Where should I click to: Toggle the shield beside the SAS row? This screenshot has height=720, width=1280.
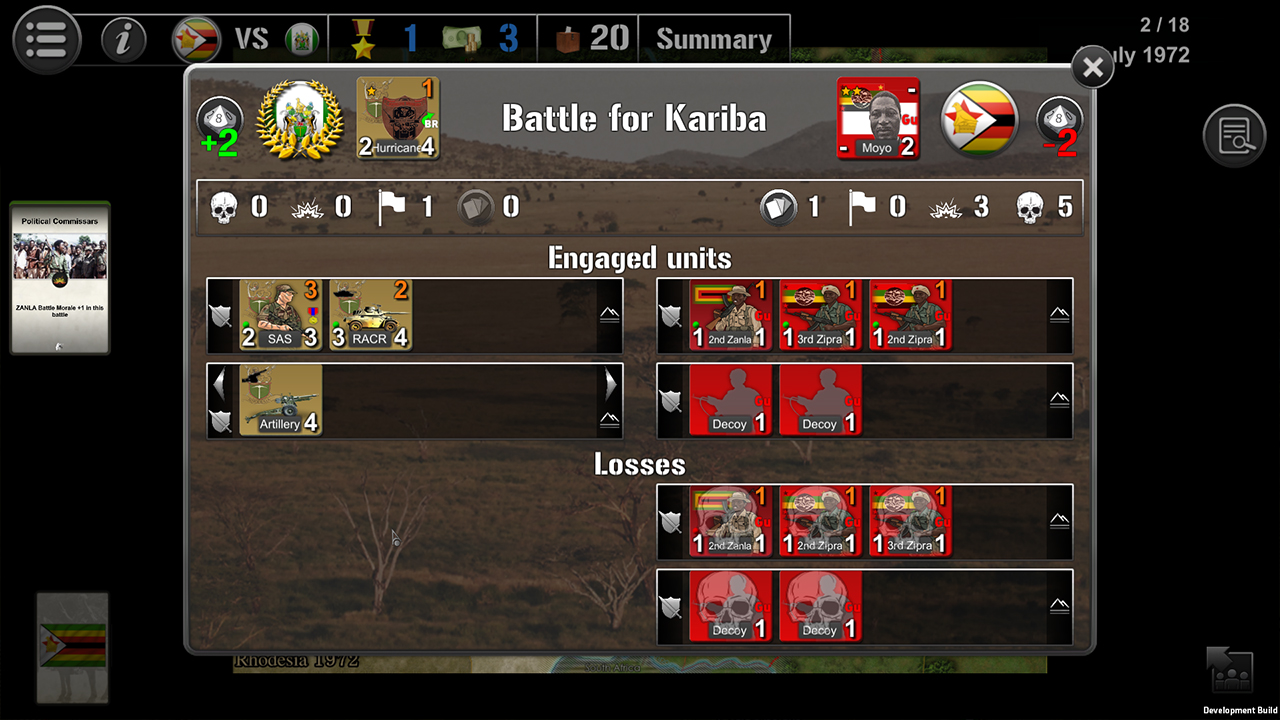[220, 315]
